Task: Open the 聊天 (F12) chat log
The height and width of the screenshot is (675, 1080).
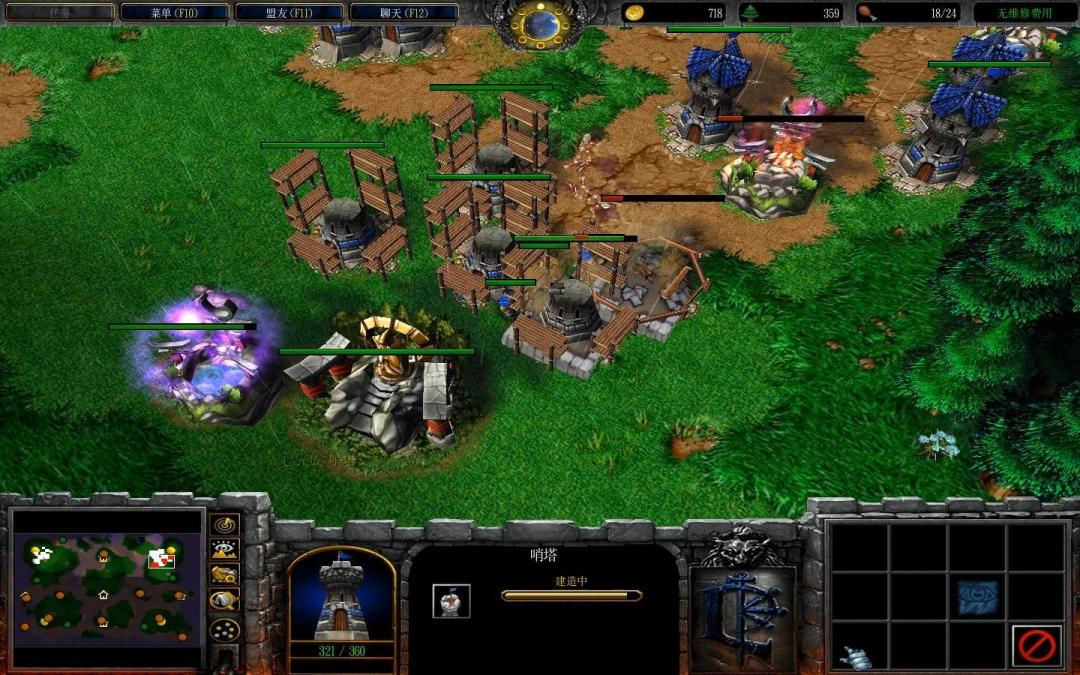Action: (x=405, y=13)
